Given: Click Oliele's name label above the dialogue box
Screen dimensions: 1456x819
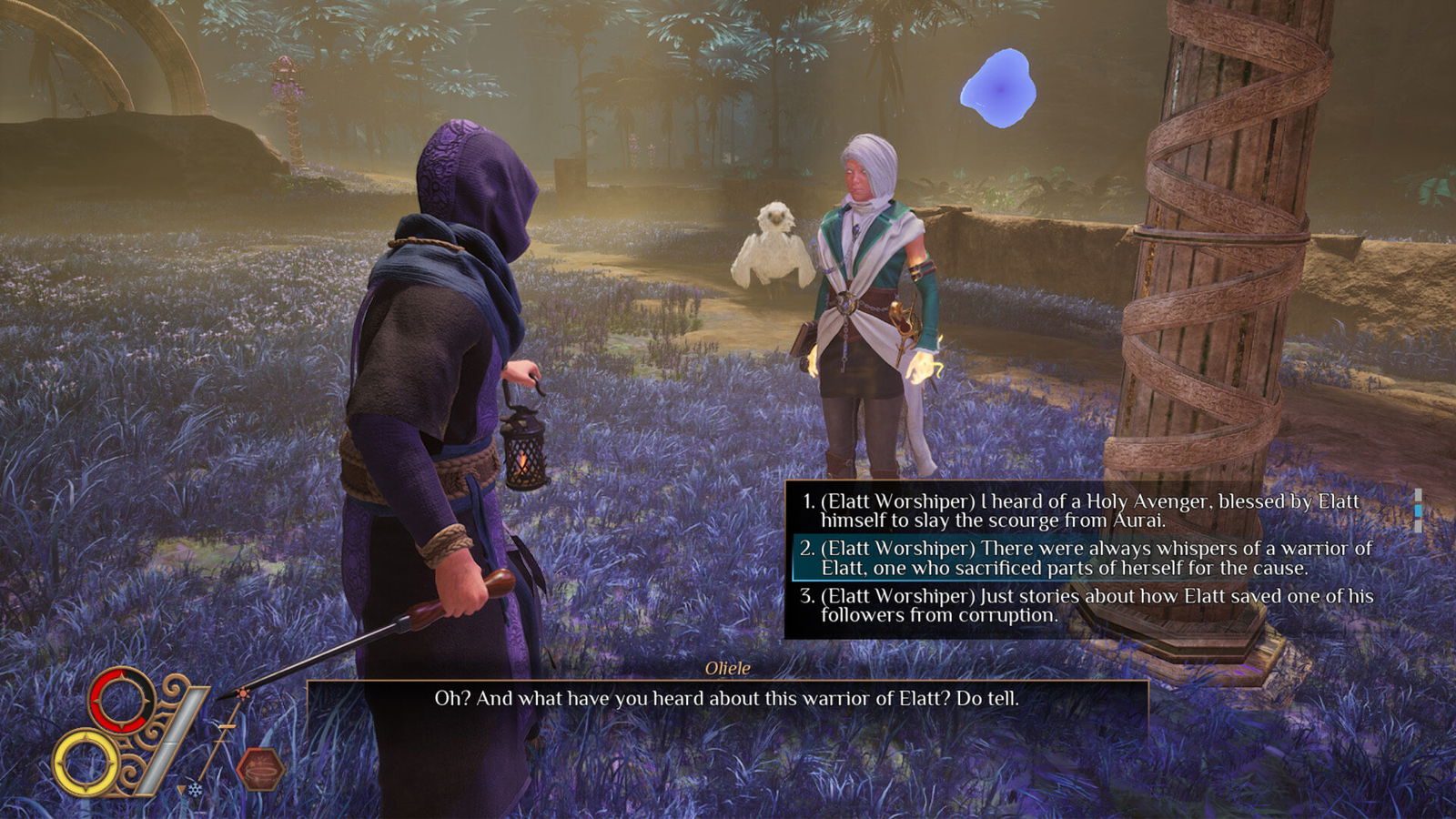Looking at the screenshot, I should click(x=728, y=667).
